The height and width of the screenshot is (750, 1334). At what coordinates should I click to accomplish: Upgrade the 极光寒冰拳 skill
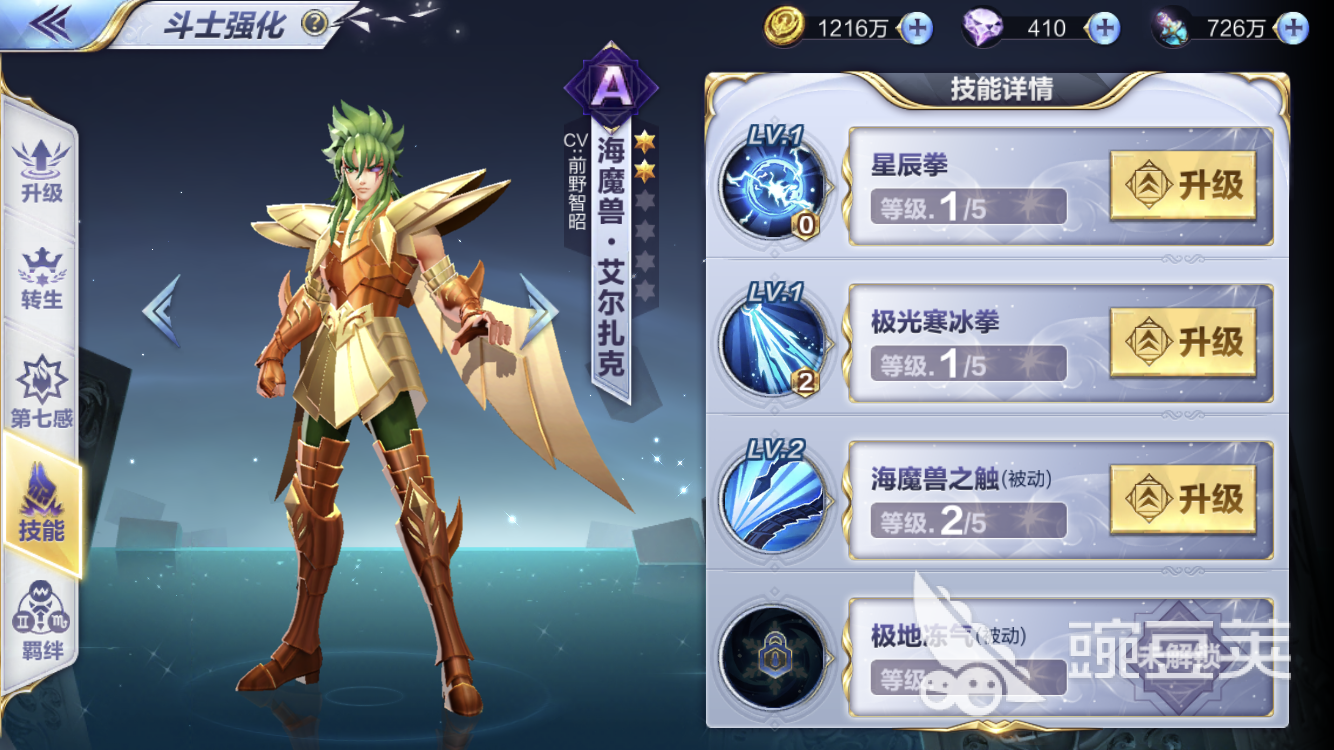coord(1183,342)
